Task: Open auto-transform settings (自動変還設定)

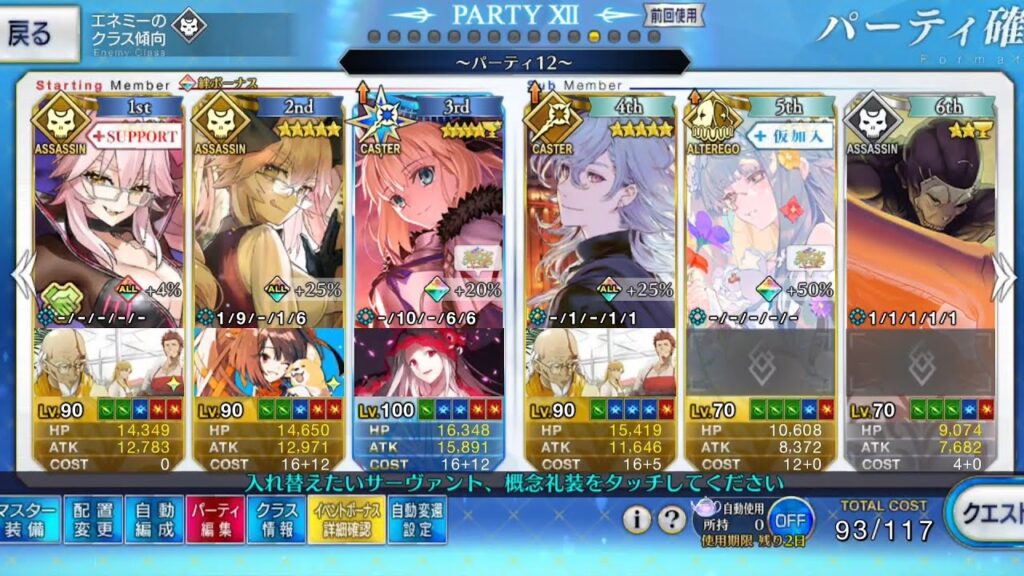Action: click(417, 519)
